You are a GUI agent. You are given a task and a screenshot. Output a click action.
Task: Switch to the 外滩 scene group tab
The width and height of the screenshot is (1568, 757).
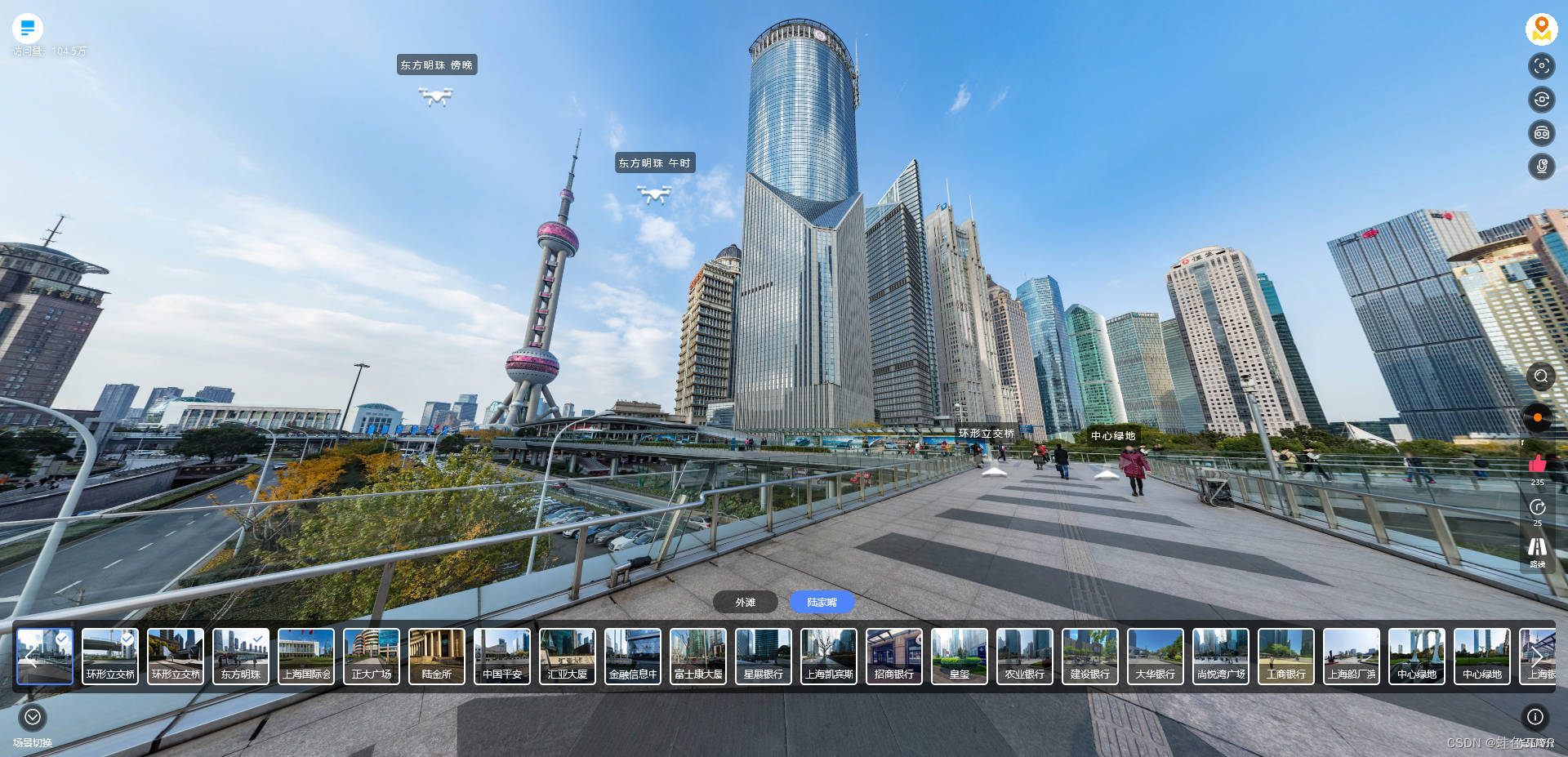[745, 603]
